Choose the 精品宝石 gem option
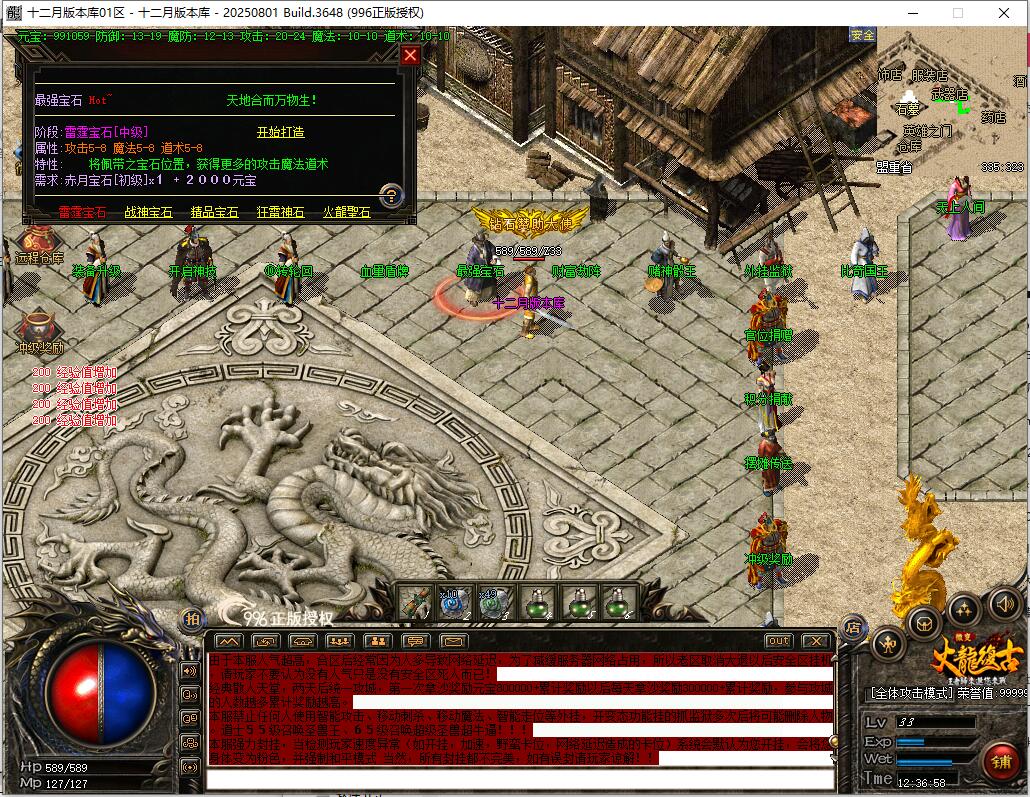This screenshot has width=1030, height=797. tap(215, 212)
